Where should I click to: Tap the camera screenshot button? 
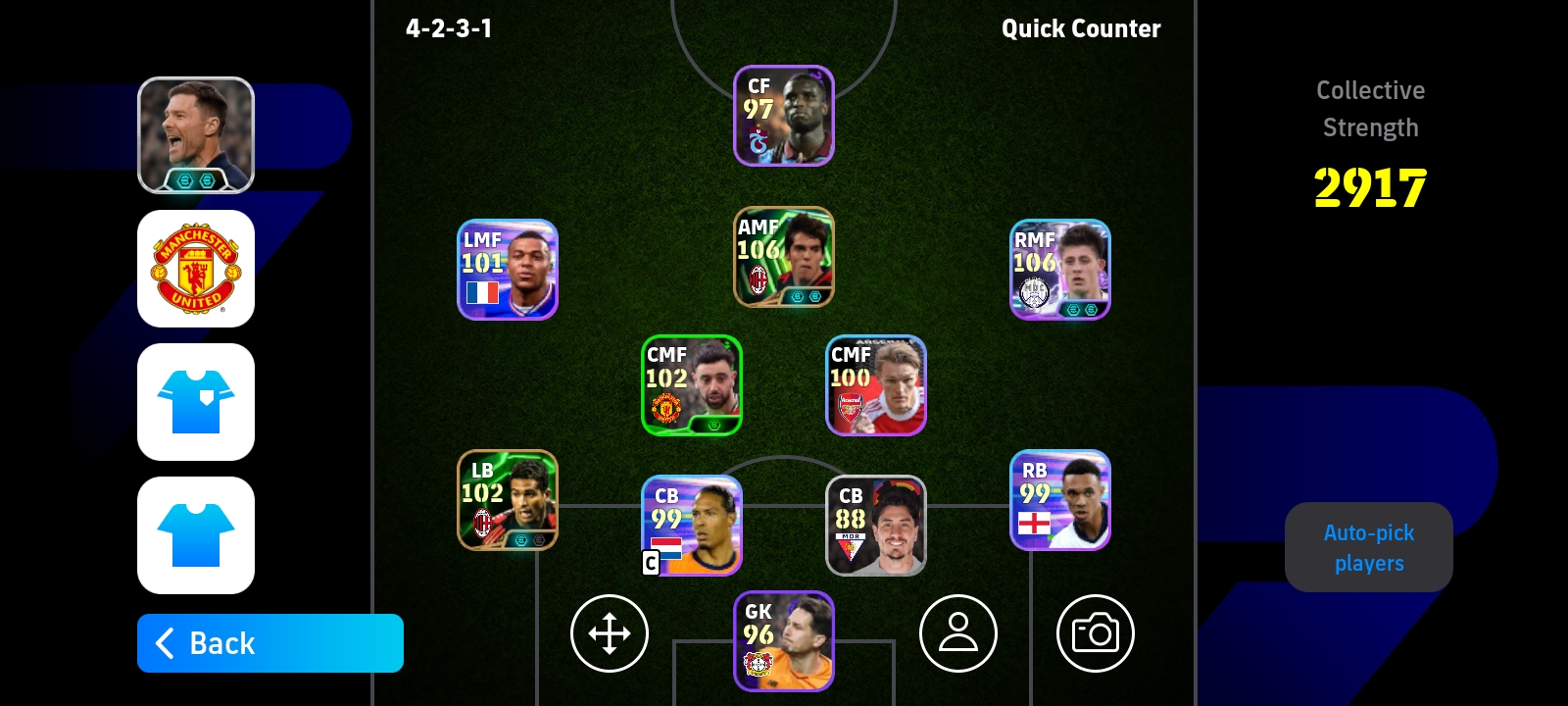point(1096,633)
